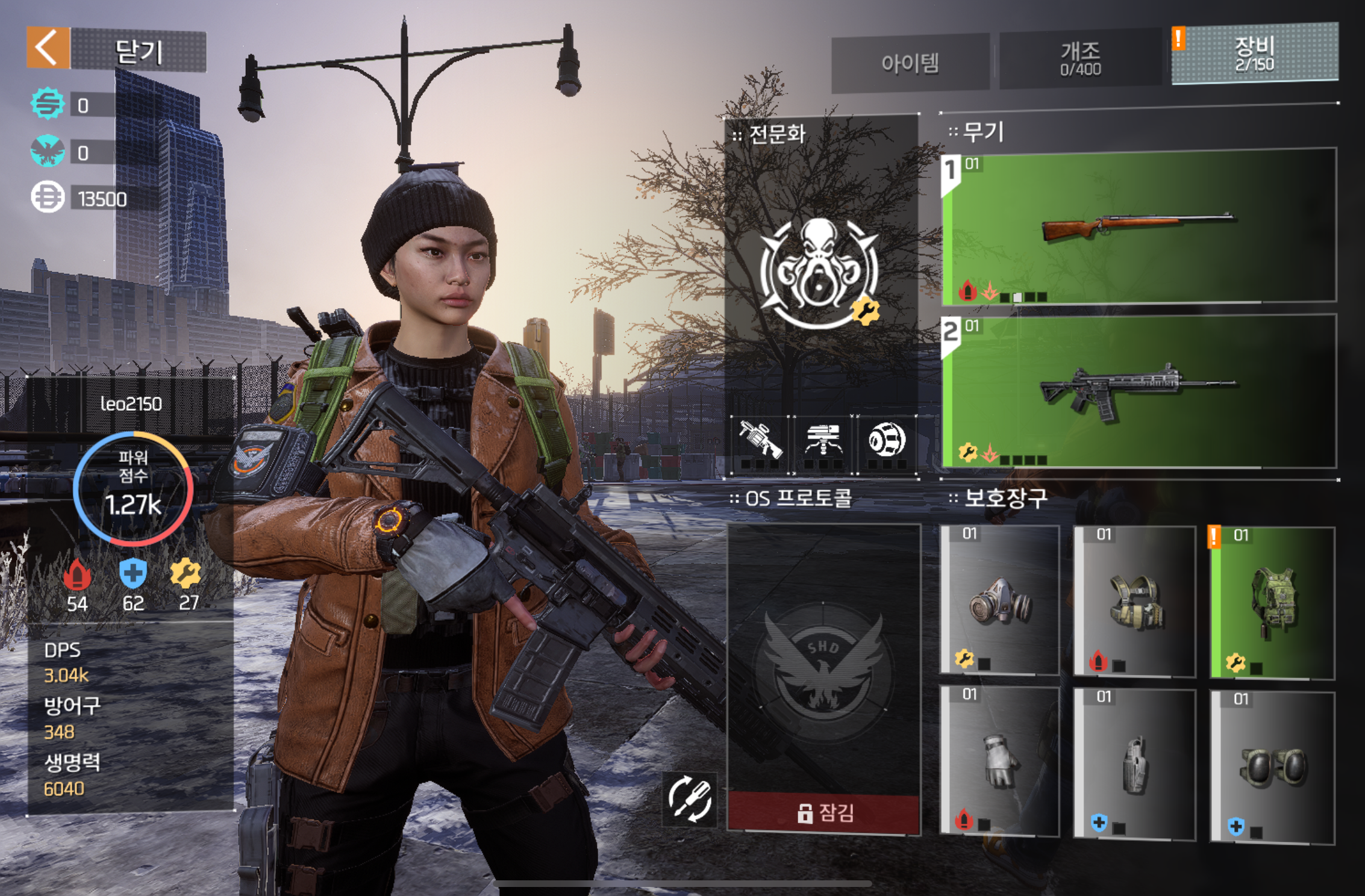Select the holster armor slot
This screenshot has width=1365, height=896.
(1135, 764)
